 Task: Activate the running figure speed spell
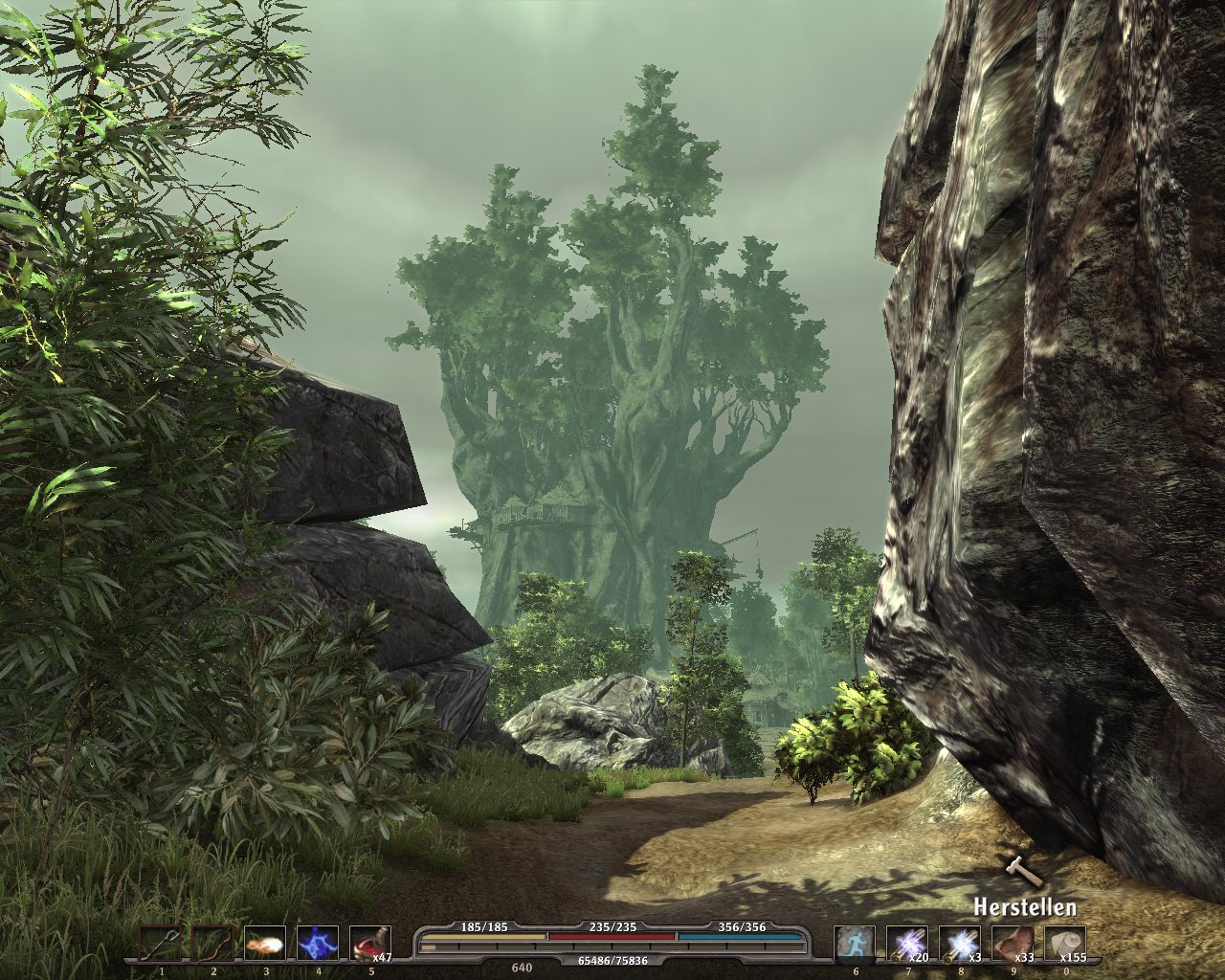pos(855,944)
